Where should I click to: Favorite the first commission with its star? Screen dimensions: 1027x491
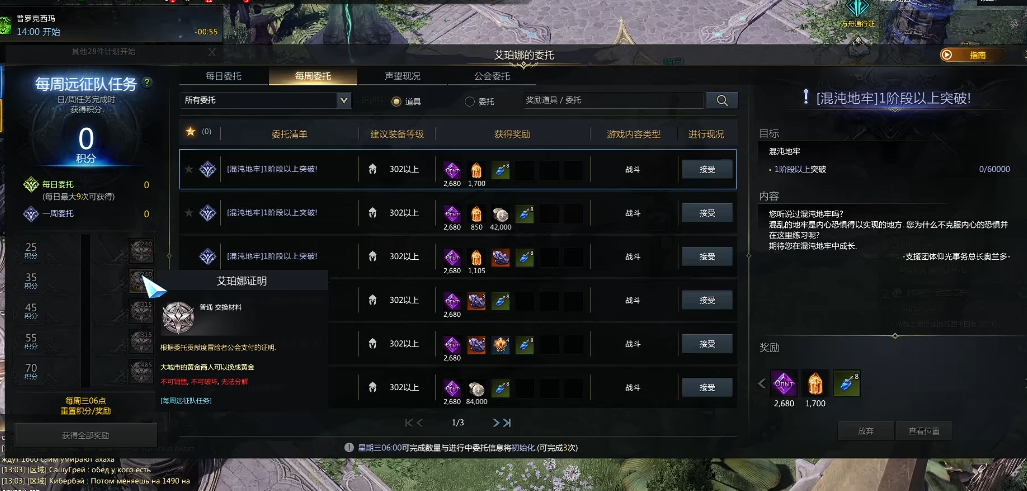pos(188,169)
